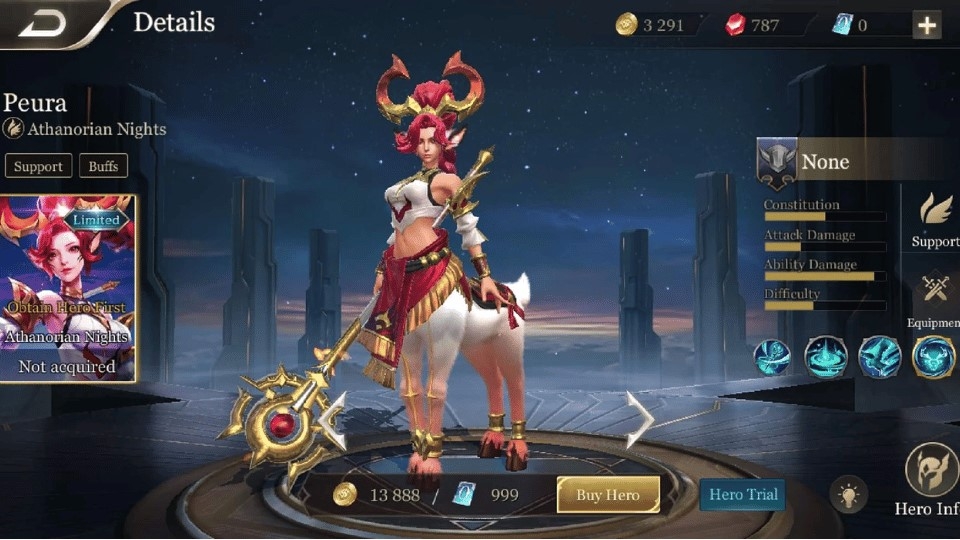960x540 pixels.
Task: Select the gold-ringed passive ability icon
Action: [x=934, y=357]
